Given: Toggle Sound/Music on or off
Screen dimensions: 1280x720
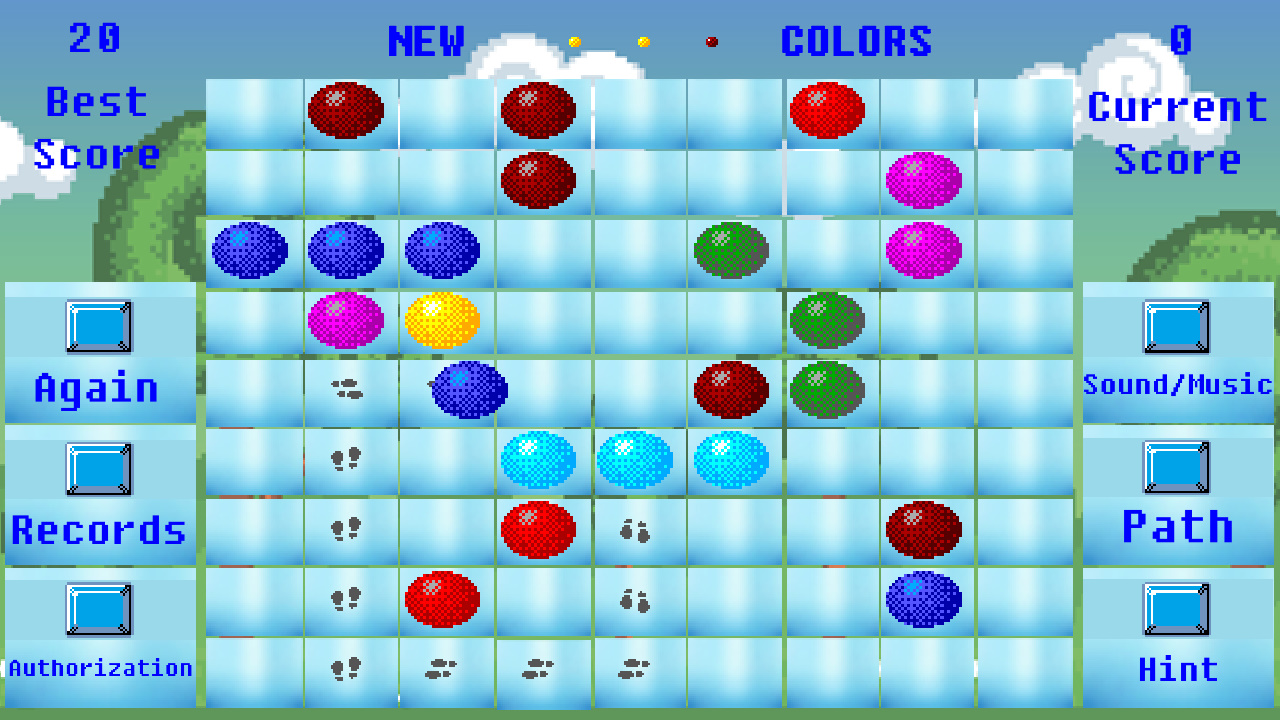Looking at the screenshot, I should pyautogui.click(x=1178, y=326).
